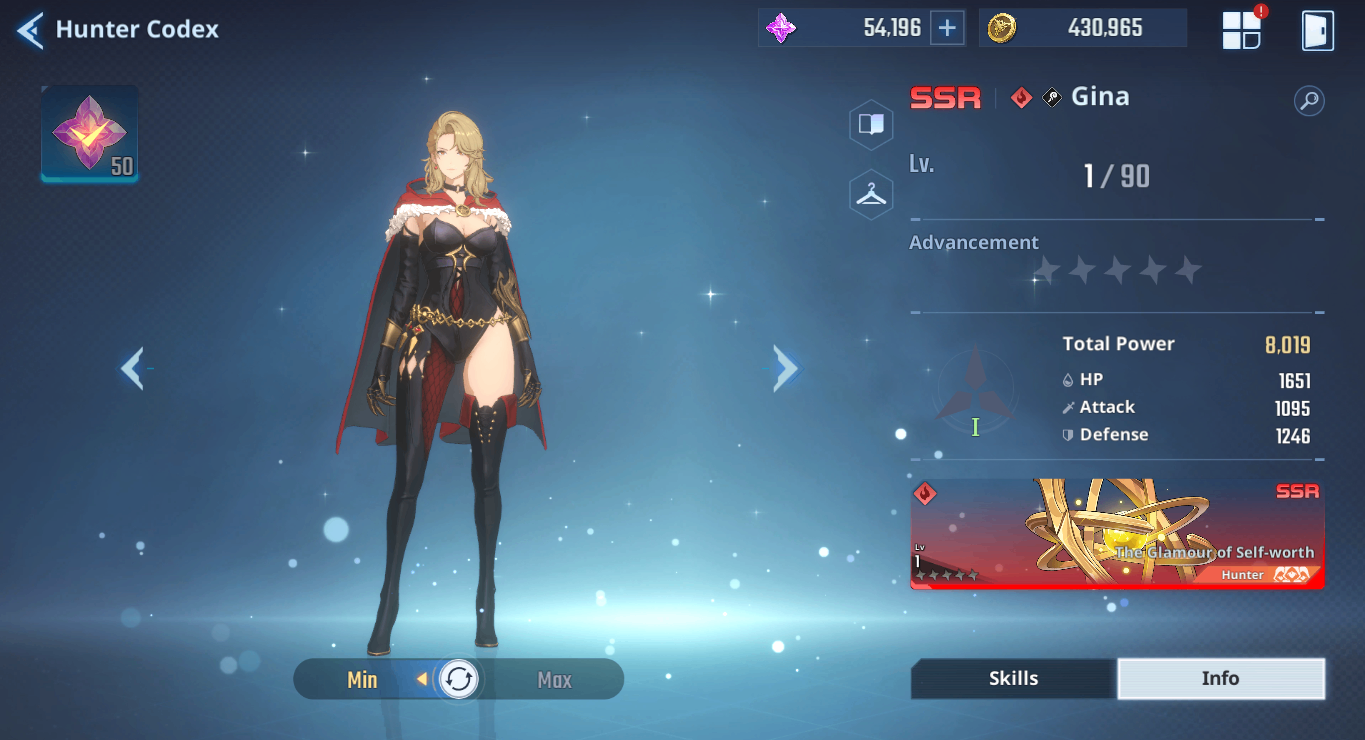Choose the Max stats option
Screen dimensions: 1365x740
(555, 680)
